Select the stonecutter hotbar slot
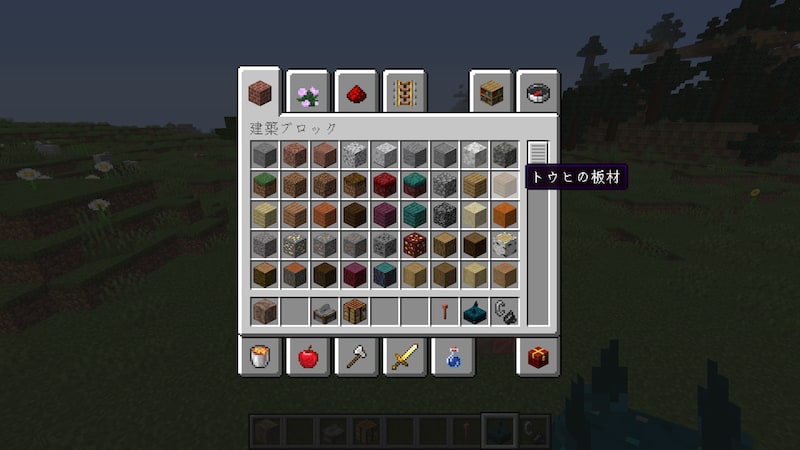Image resolution: width=800 pixels, height=450 pixels. coord(324,311)
